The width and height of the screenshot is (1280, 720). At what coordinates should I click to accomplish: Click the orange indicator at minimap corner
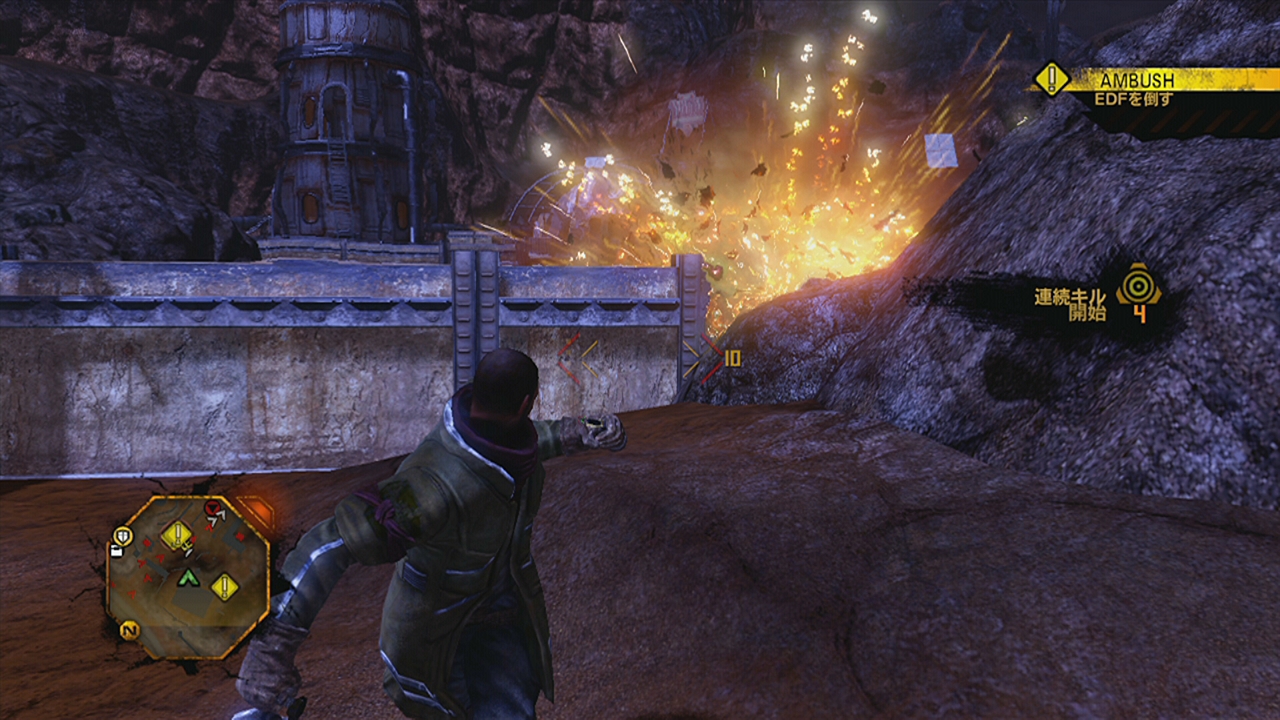(x=256, y=514)
